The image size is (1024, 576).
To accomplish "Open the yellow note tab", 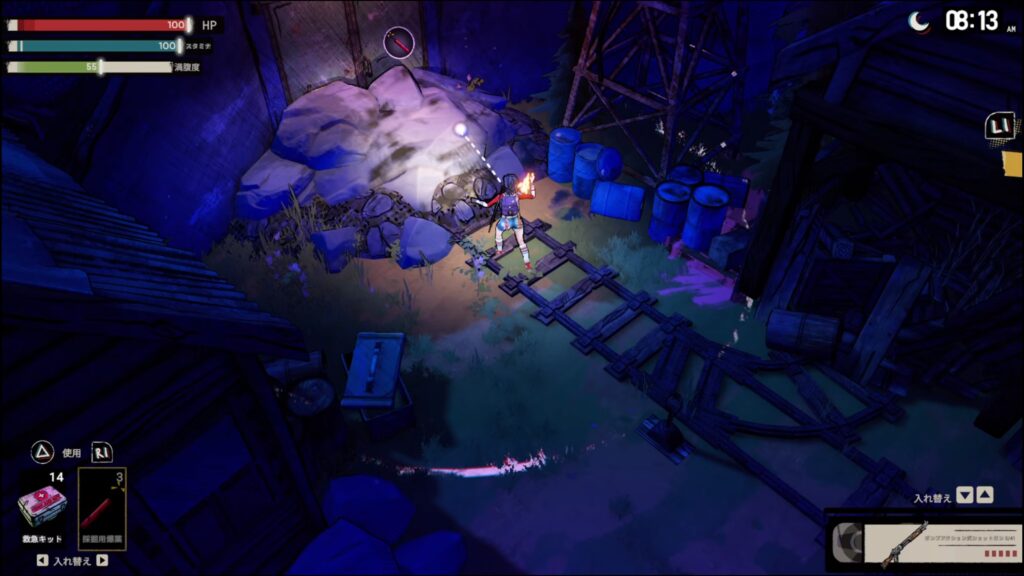I will pyautogui.click(x=1012, y=163).
